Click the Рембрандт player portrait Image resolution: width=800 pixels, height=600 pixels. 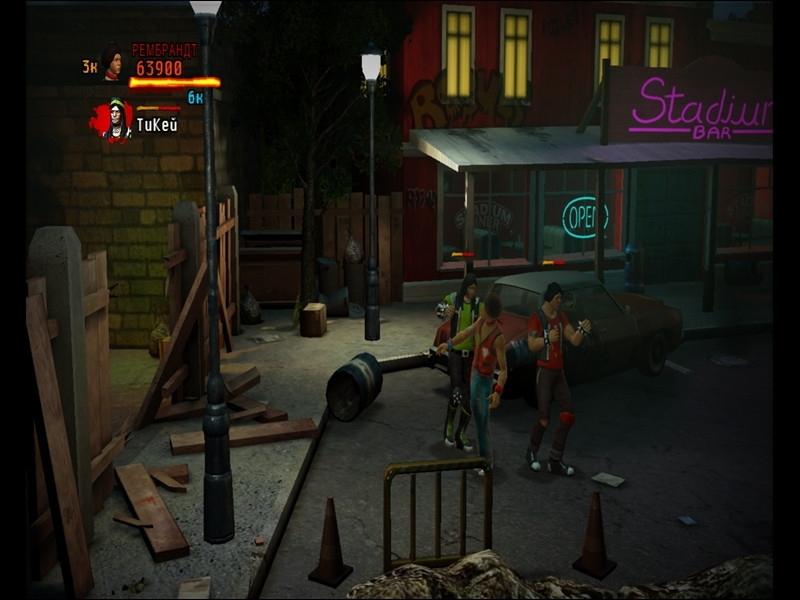(111, 63)
